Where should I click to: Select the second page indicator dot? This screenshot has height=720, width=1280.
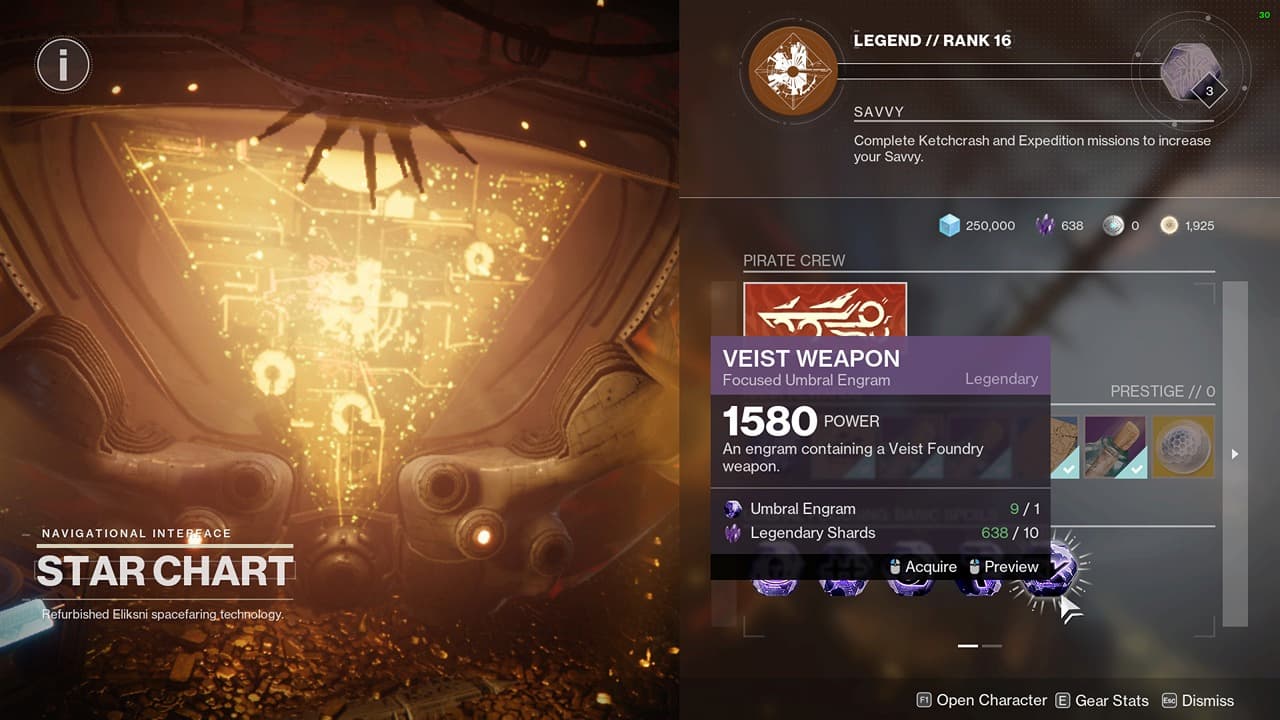click(991, 646)
